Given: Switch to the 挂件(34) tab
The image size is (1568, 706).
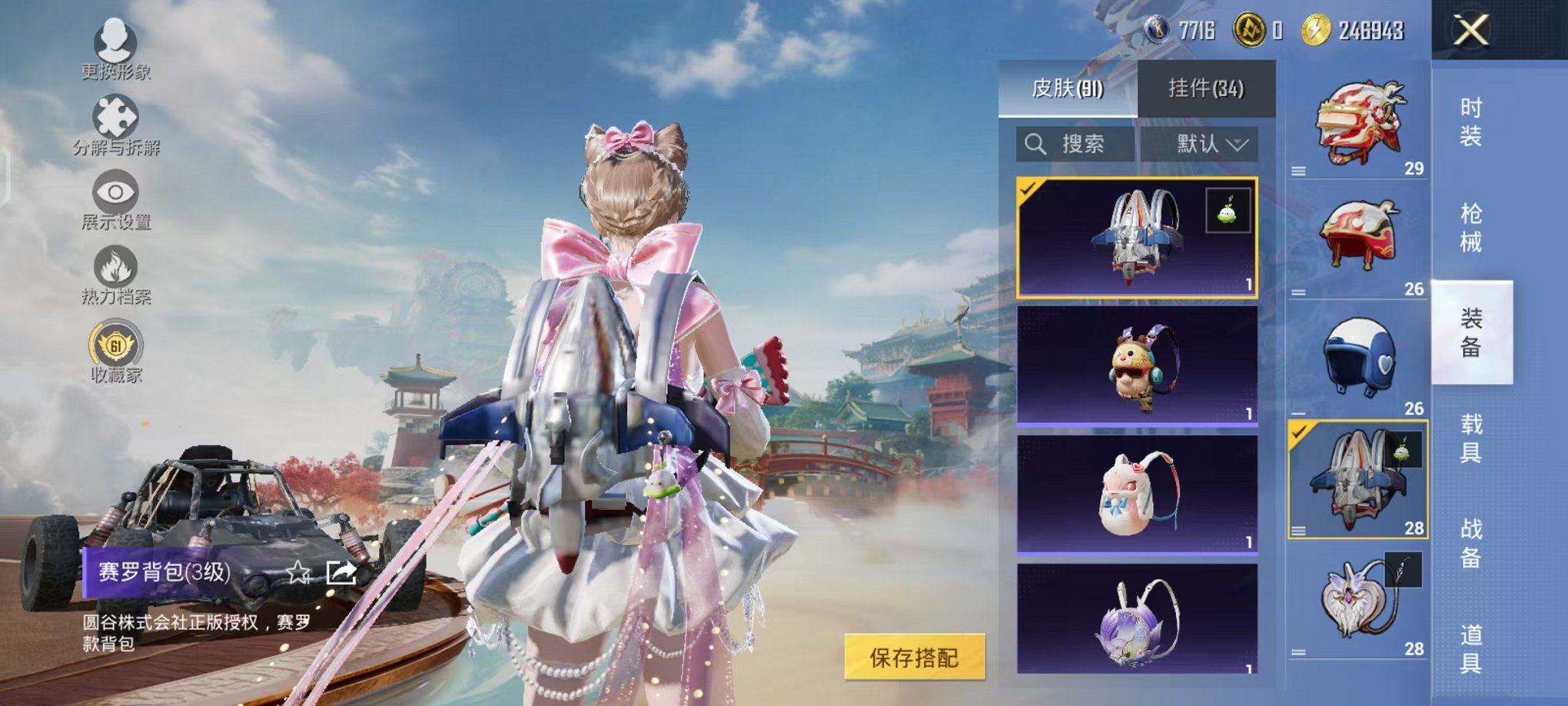Looking at the screenshot, I should click(1205, 88).
